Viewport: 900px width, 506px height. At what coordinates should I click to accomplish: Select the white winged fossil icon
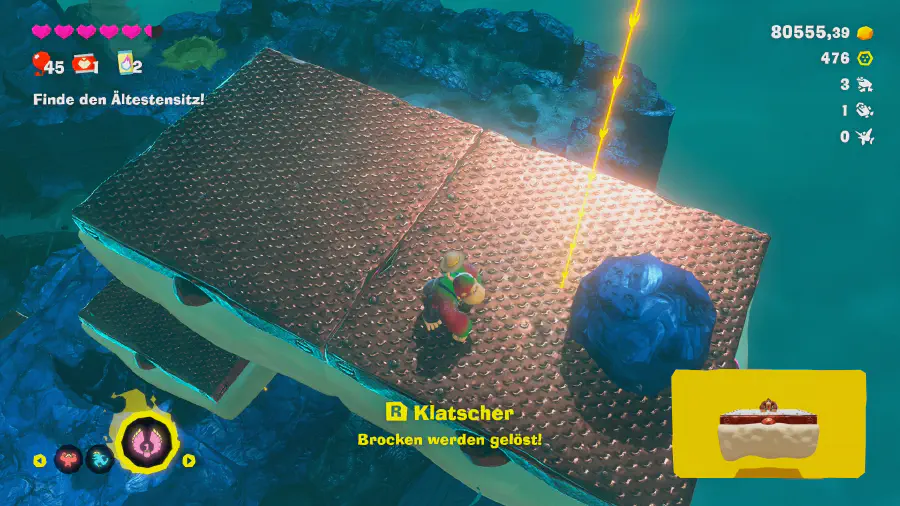[866, 137]
